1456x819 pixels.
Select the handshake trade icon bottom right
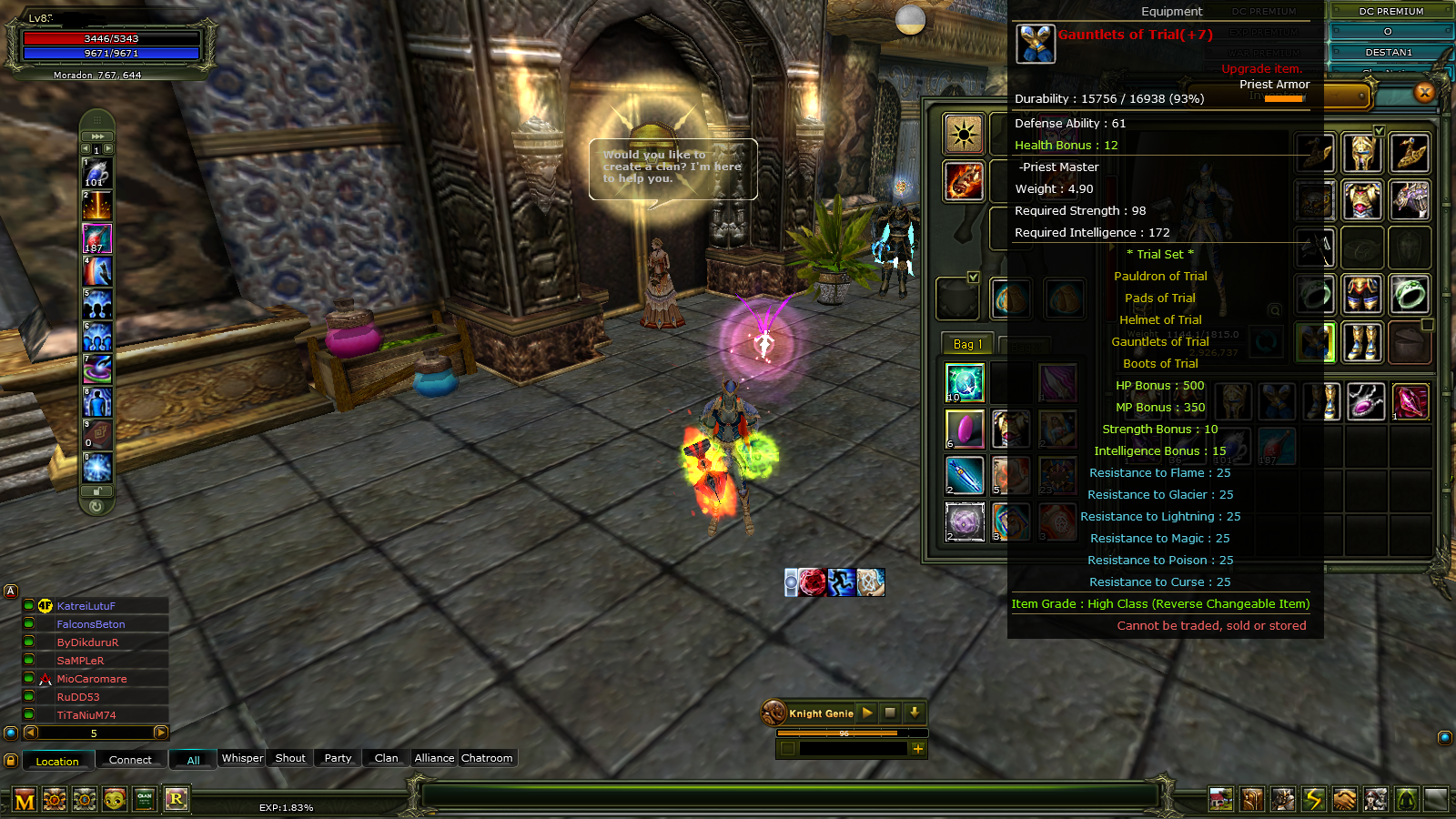tap(1344, 798)
